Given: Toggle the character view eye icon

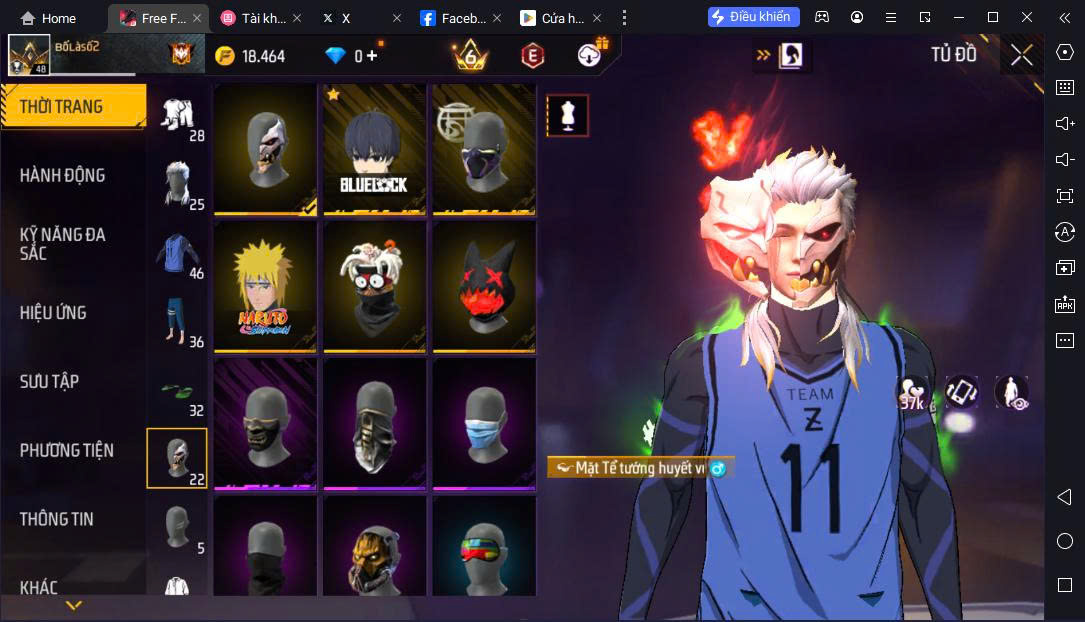Looking at the screenshot, I should [x=1012, y=392].
